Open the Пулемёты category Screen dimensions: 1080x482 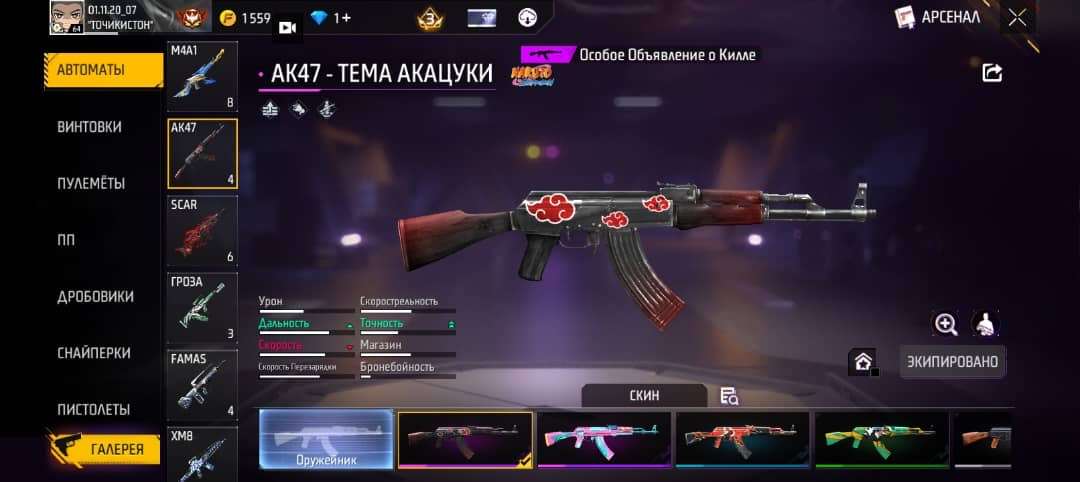[91, 184]
